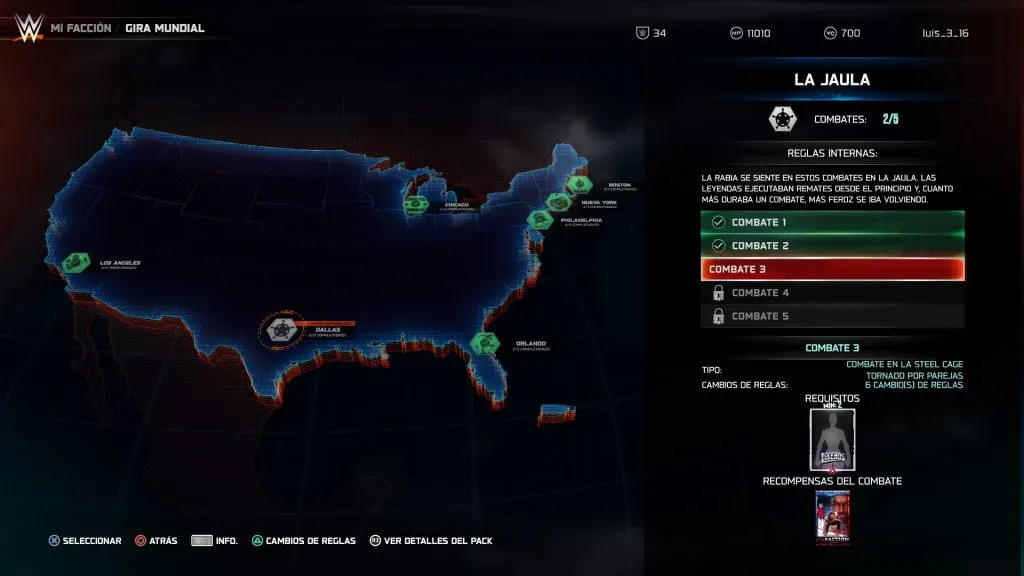1024x576 pixels.
Task: Pick the Boston marker on the map
Action: pyautogui.click(x=579, y=185)
